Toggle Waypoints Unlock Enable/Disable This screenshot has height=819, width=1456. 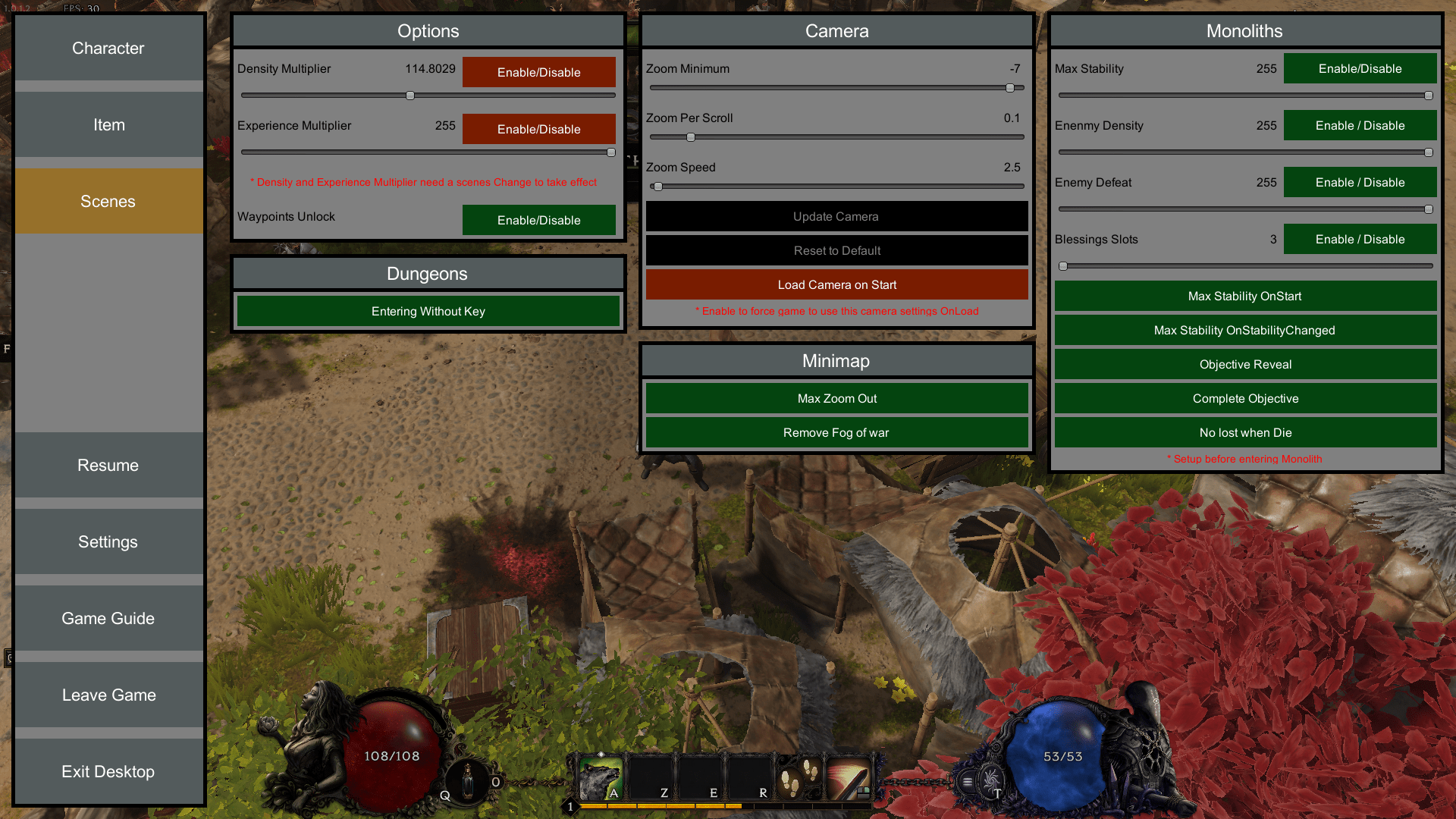point(538,220)
